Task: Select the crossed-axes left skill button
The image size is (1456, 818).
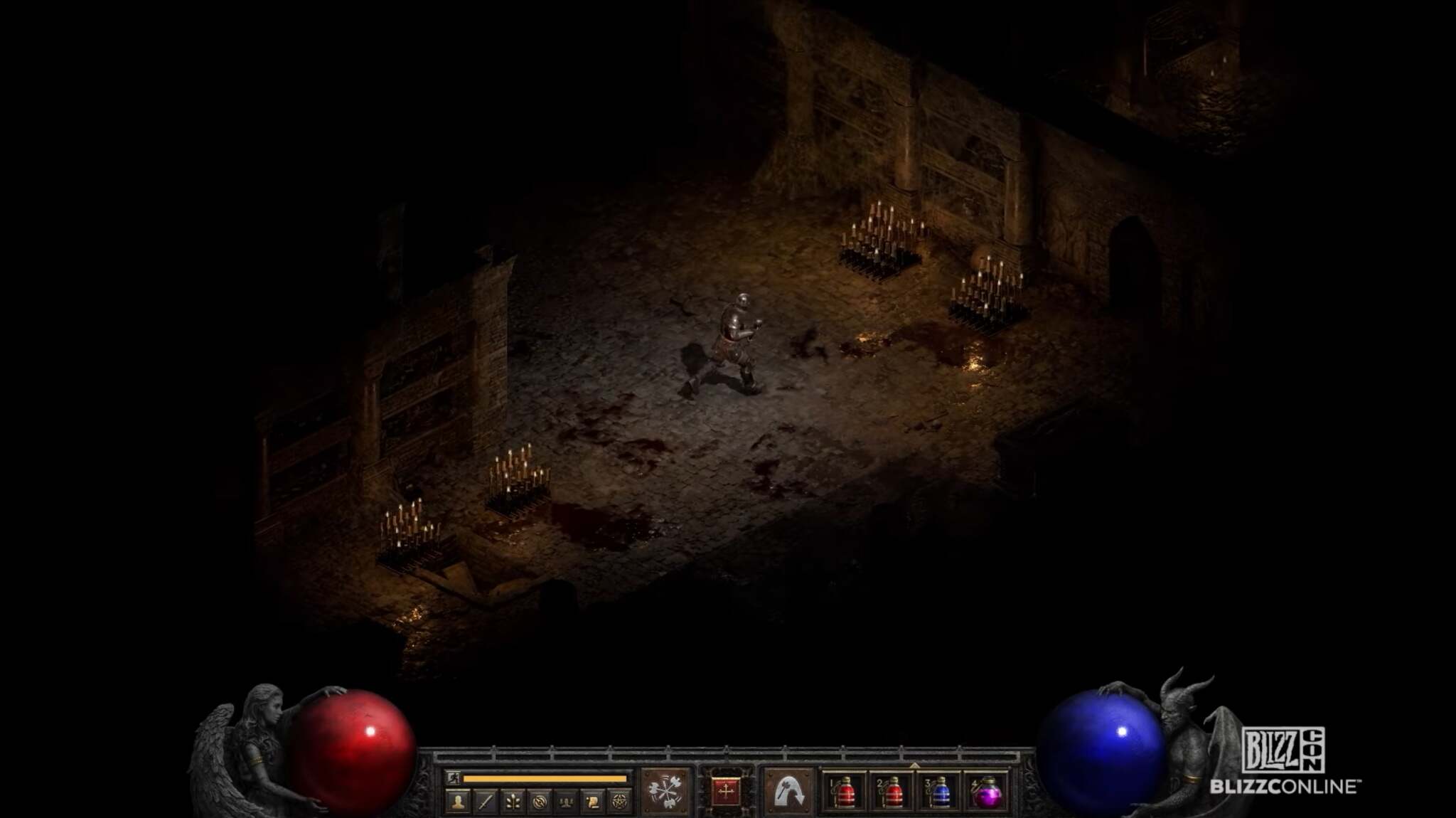Action: 666,790
